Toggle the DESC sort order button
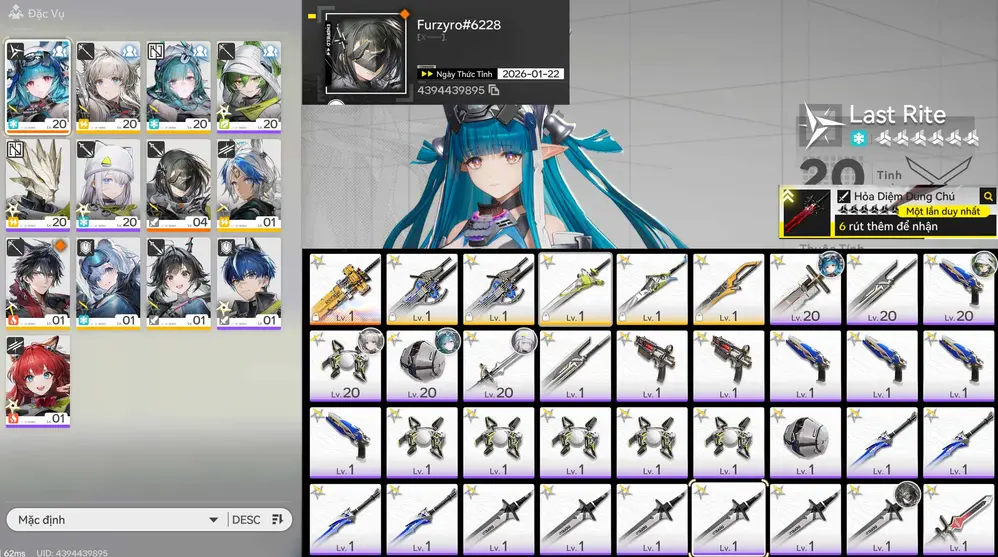This screenshot has width=998, height=557. point(259,520)
